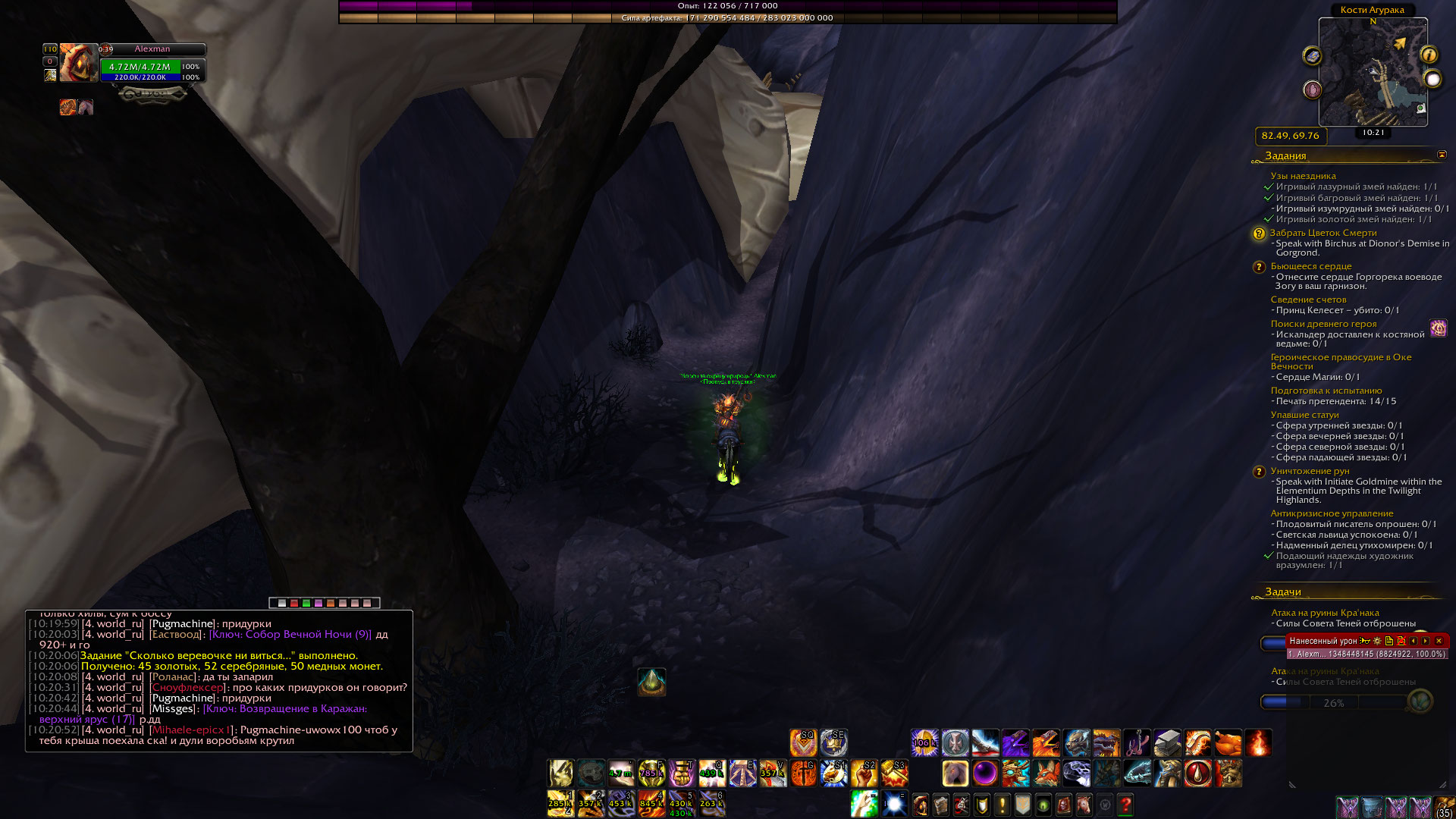Click the red question mark help button

point(1125,804)
